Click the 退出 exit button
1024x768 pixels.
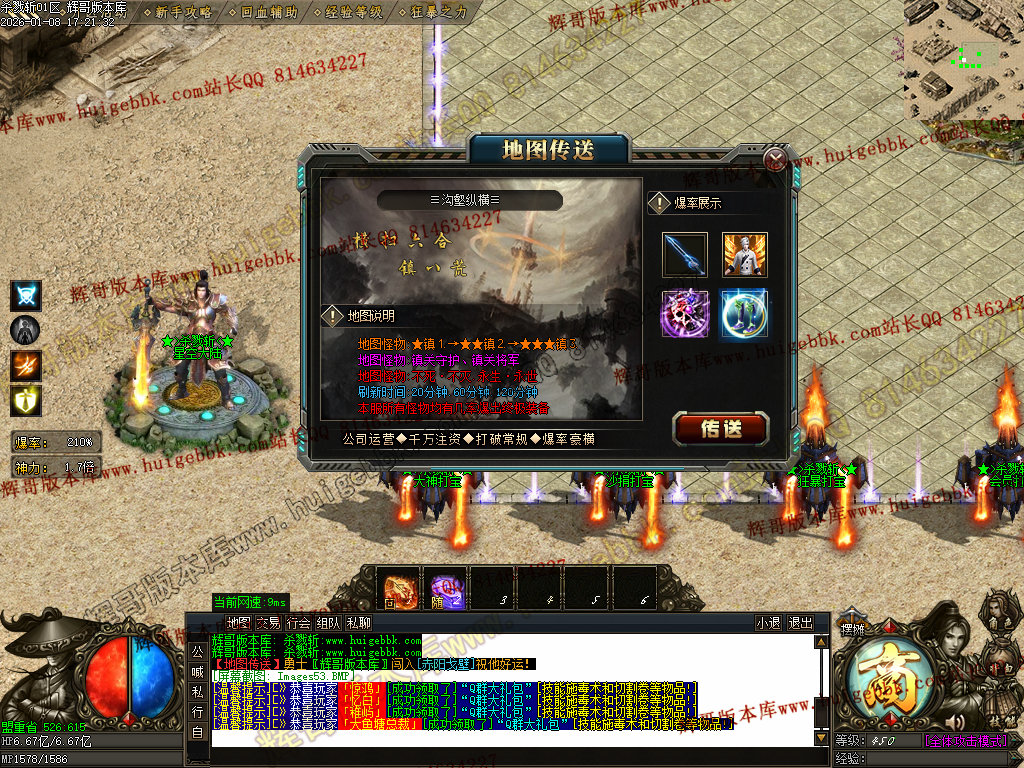tap(801, 622)
